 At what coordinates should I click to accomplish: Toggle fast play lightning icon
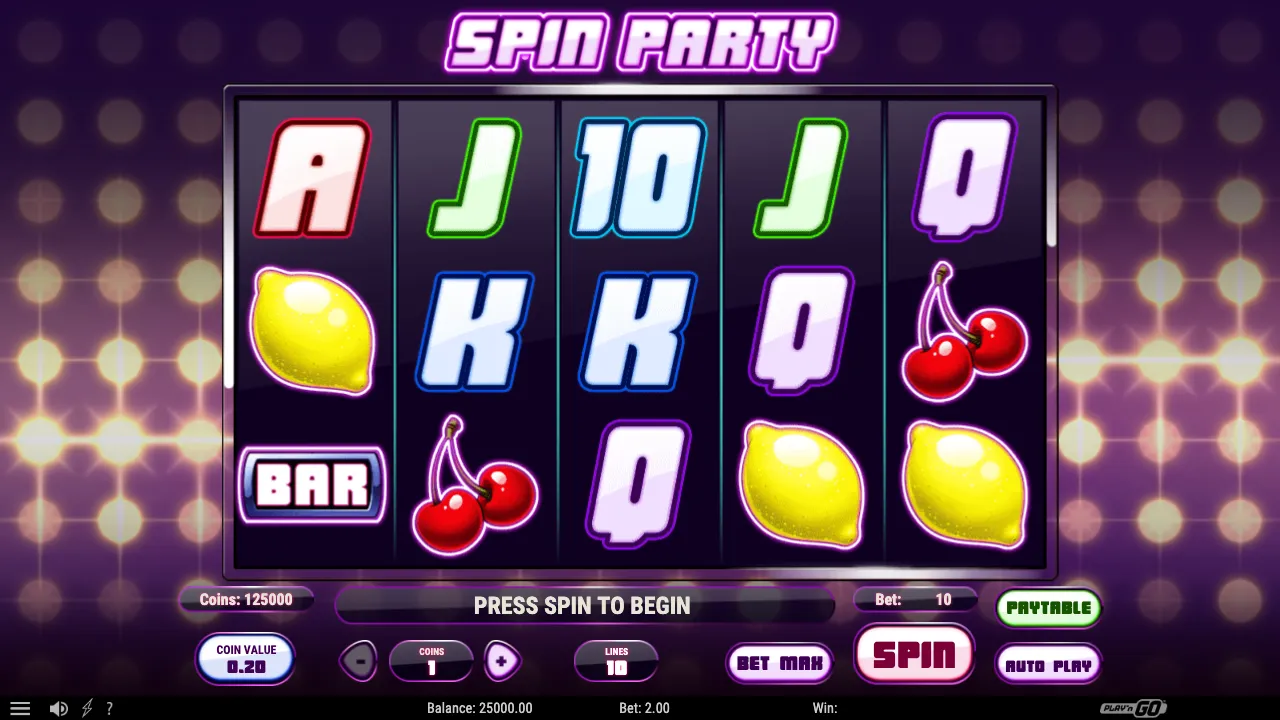click(85, 708)
